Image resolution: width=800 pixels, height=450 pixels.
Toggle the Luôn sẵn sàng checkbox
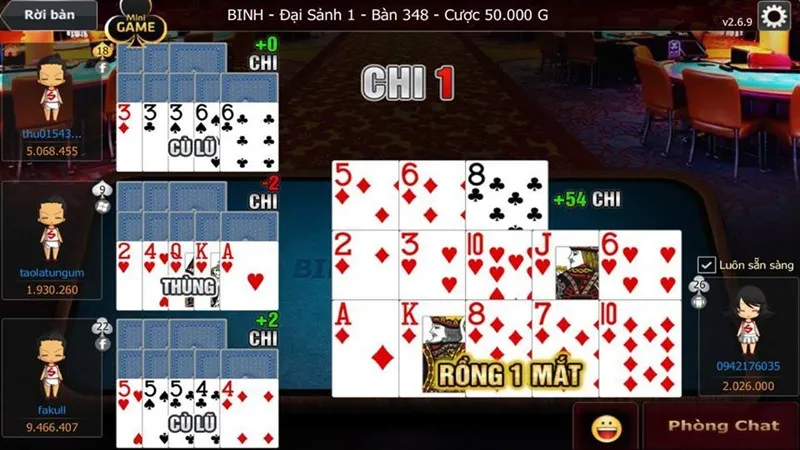click(x=706, y=265)
